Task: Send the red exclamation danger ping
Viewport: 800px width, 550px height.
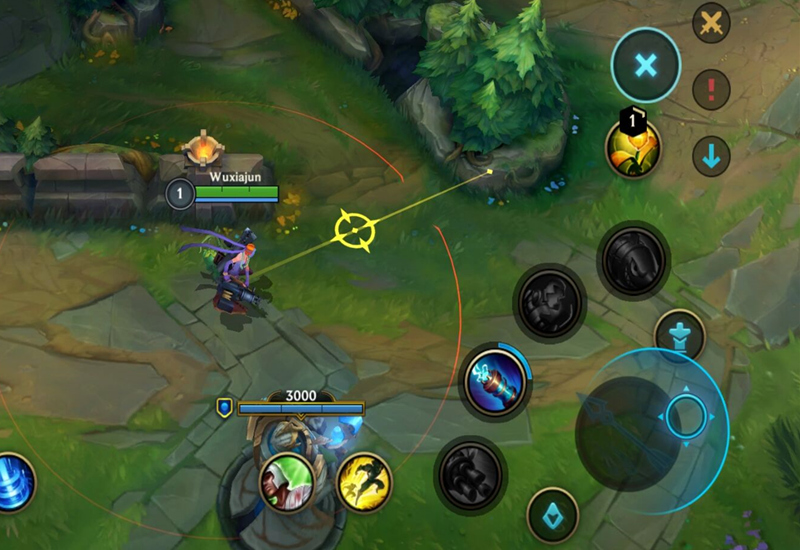Action: 711,90
